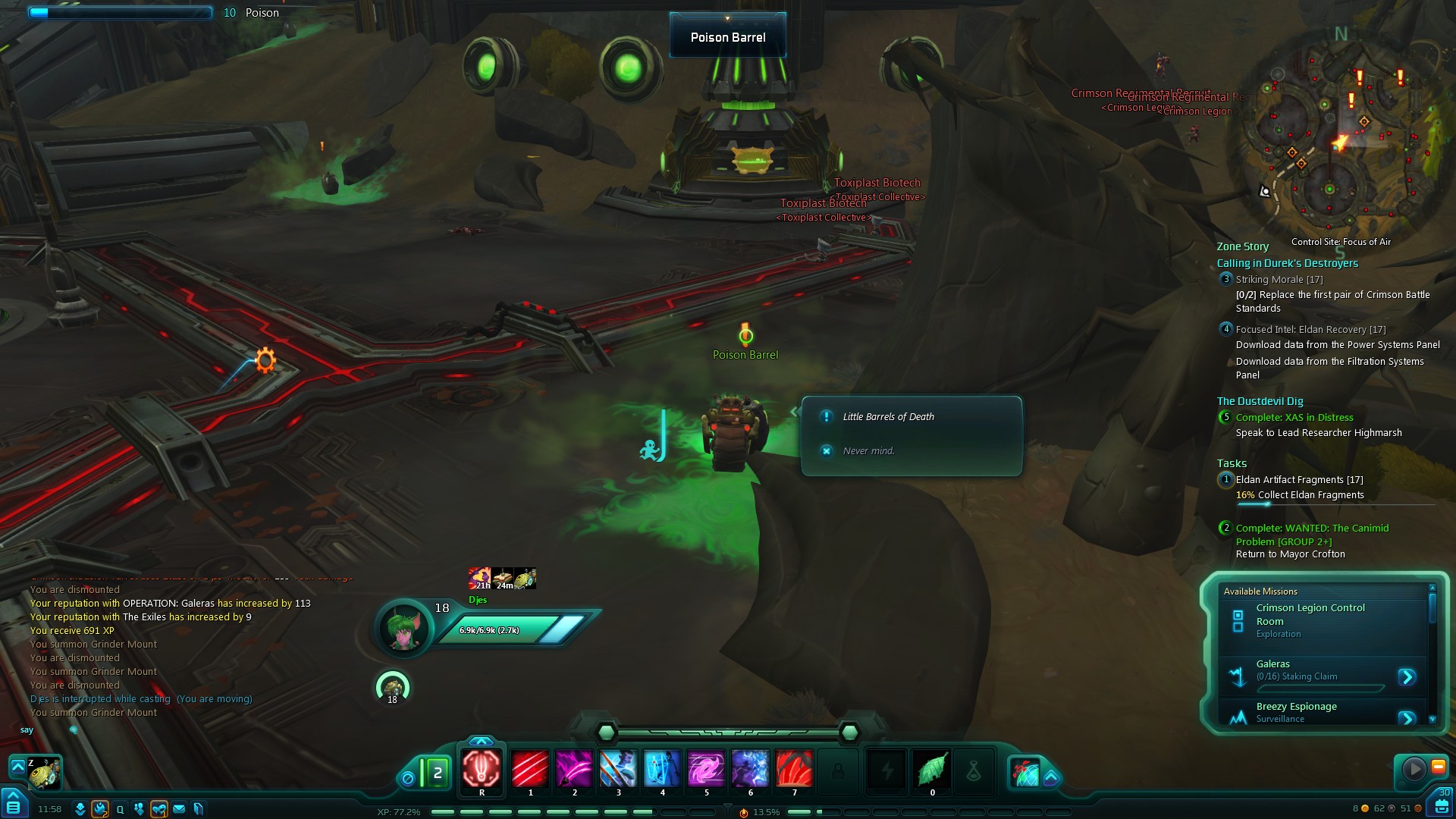
Task: Click the orange minimize button beside the play icon
Action: [1438, 767]
